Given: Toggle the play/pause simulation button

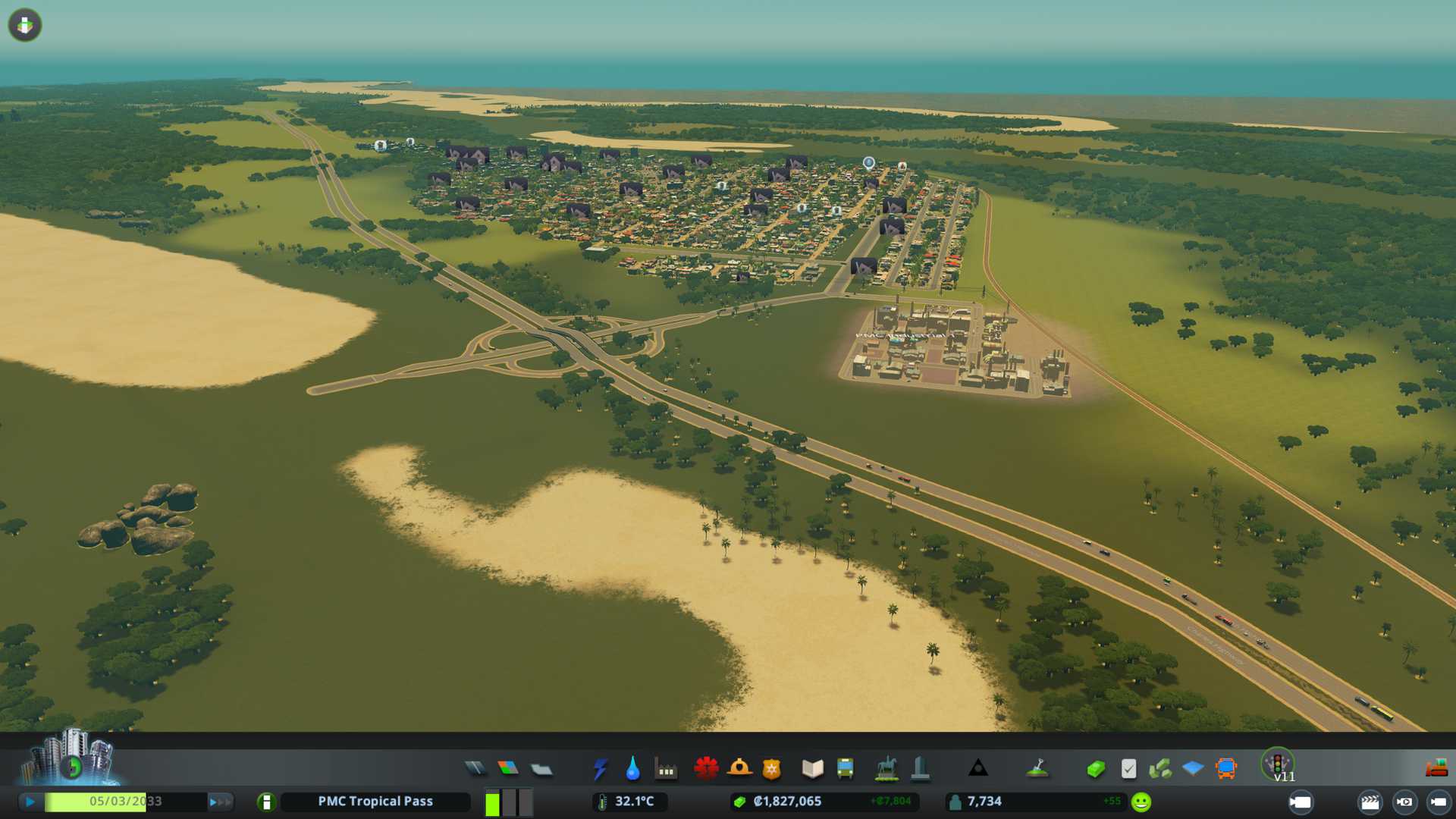Looking at the screenshot, I should click(x=30, y=802).
